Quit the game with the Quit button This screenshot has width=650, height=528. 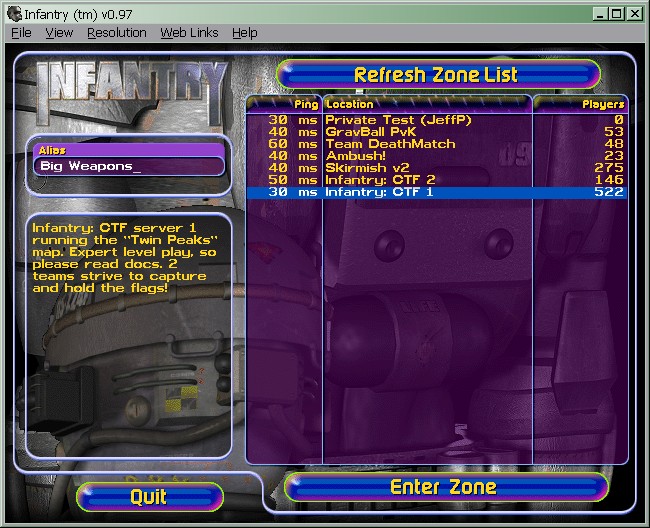[x=149, y=496]
